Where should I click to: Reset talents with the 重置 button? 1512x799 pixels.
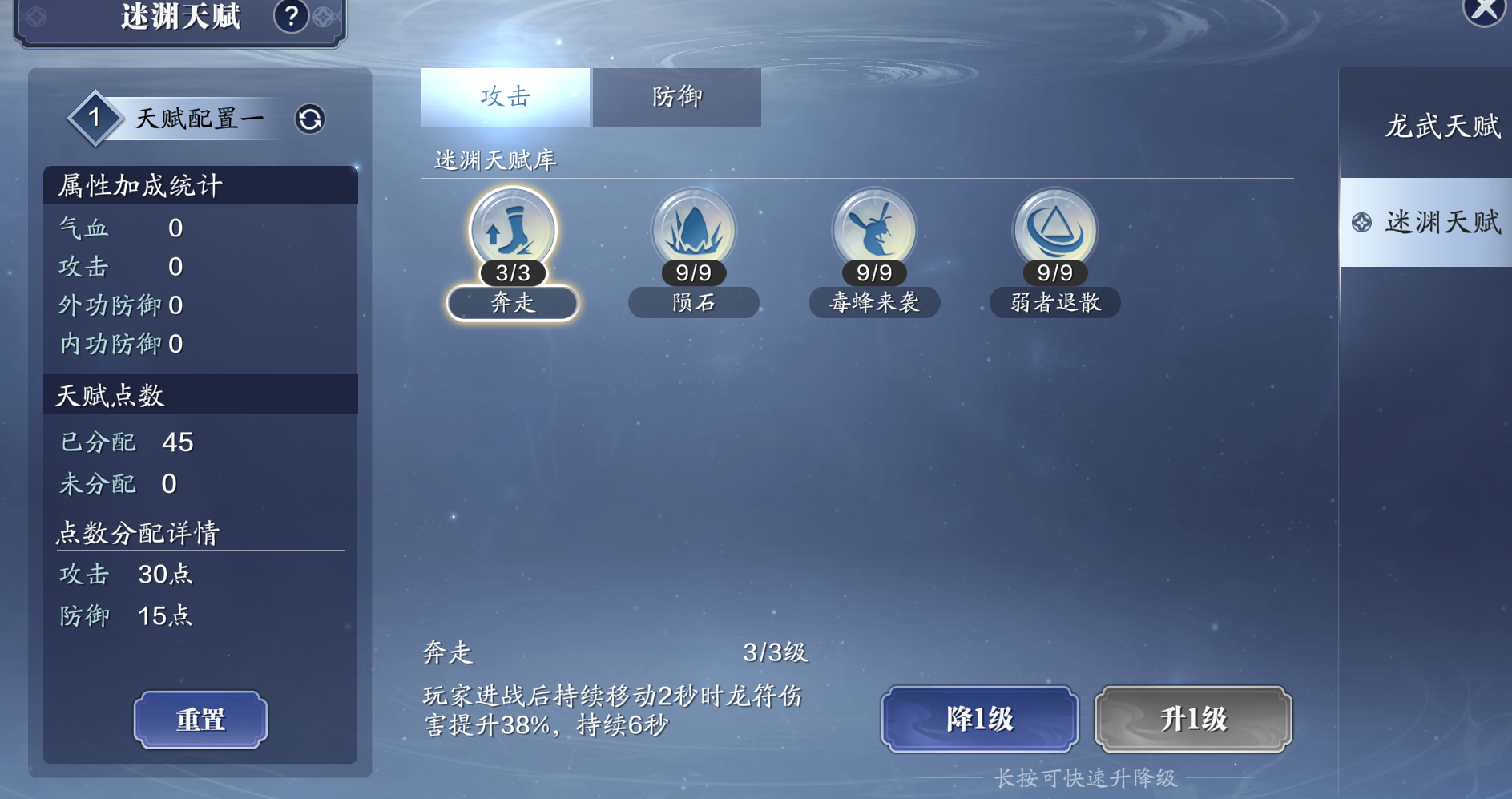tap(200, 720)
